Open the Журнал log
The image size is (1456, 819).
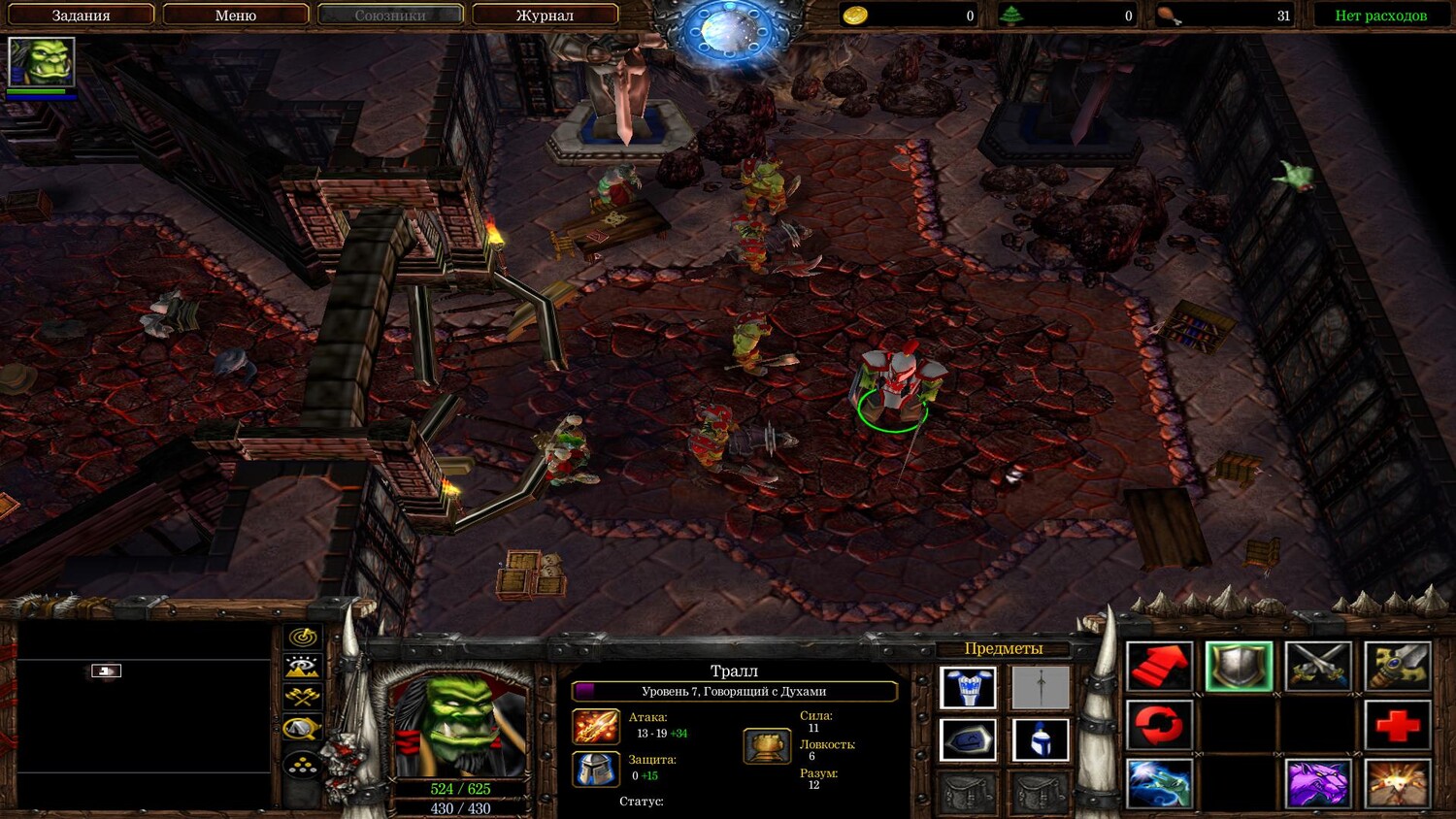click(x=545, y=16)
